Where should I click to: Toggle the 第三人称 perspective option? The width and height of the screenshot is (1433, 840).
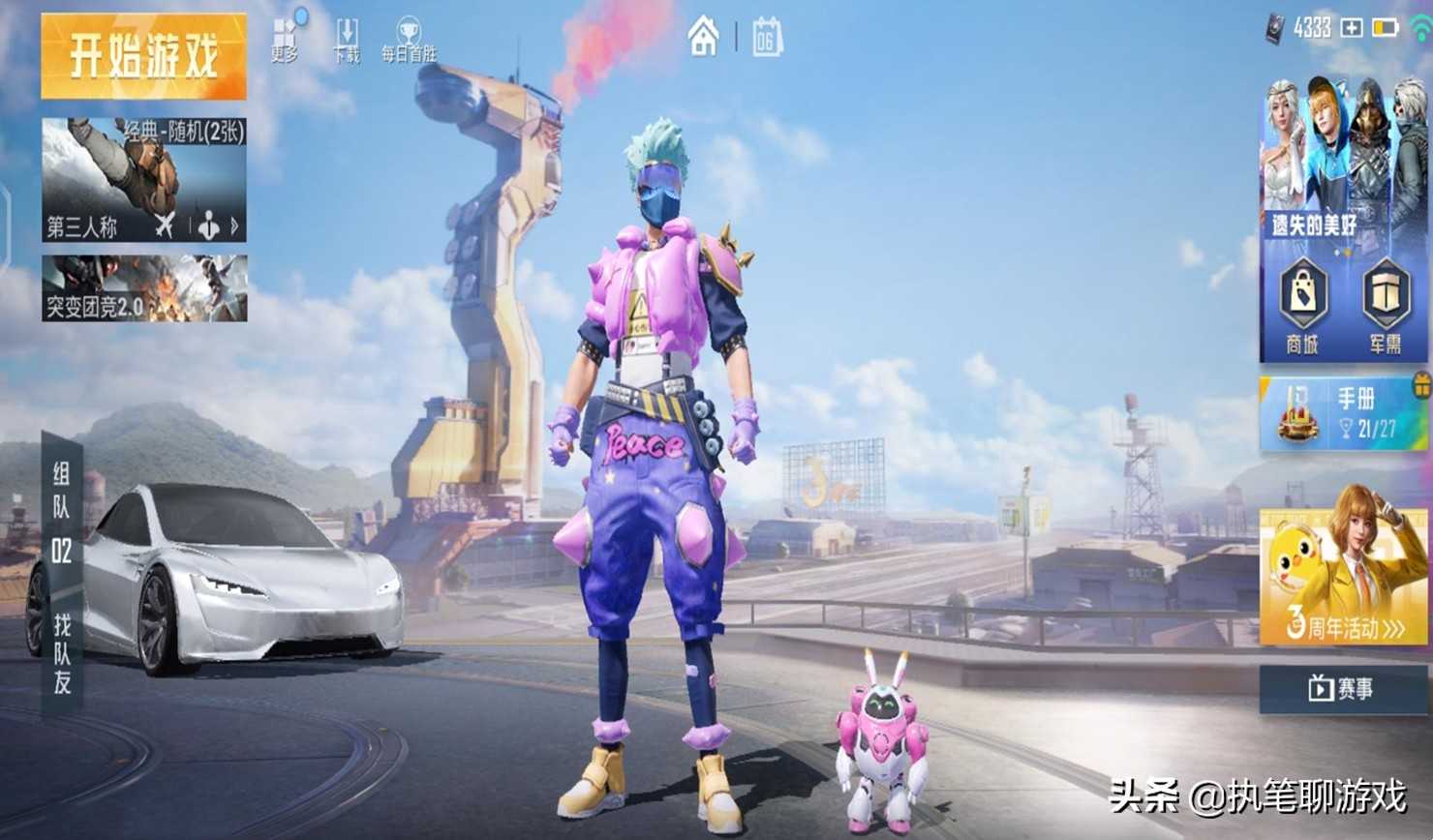pos(83,227)
